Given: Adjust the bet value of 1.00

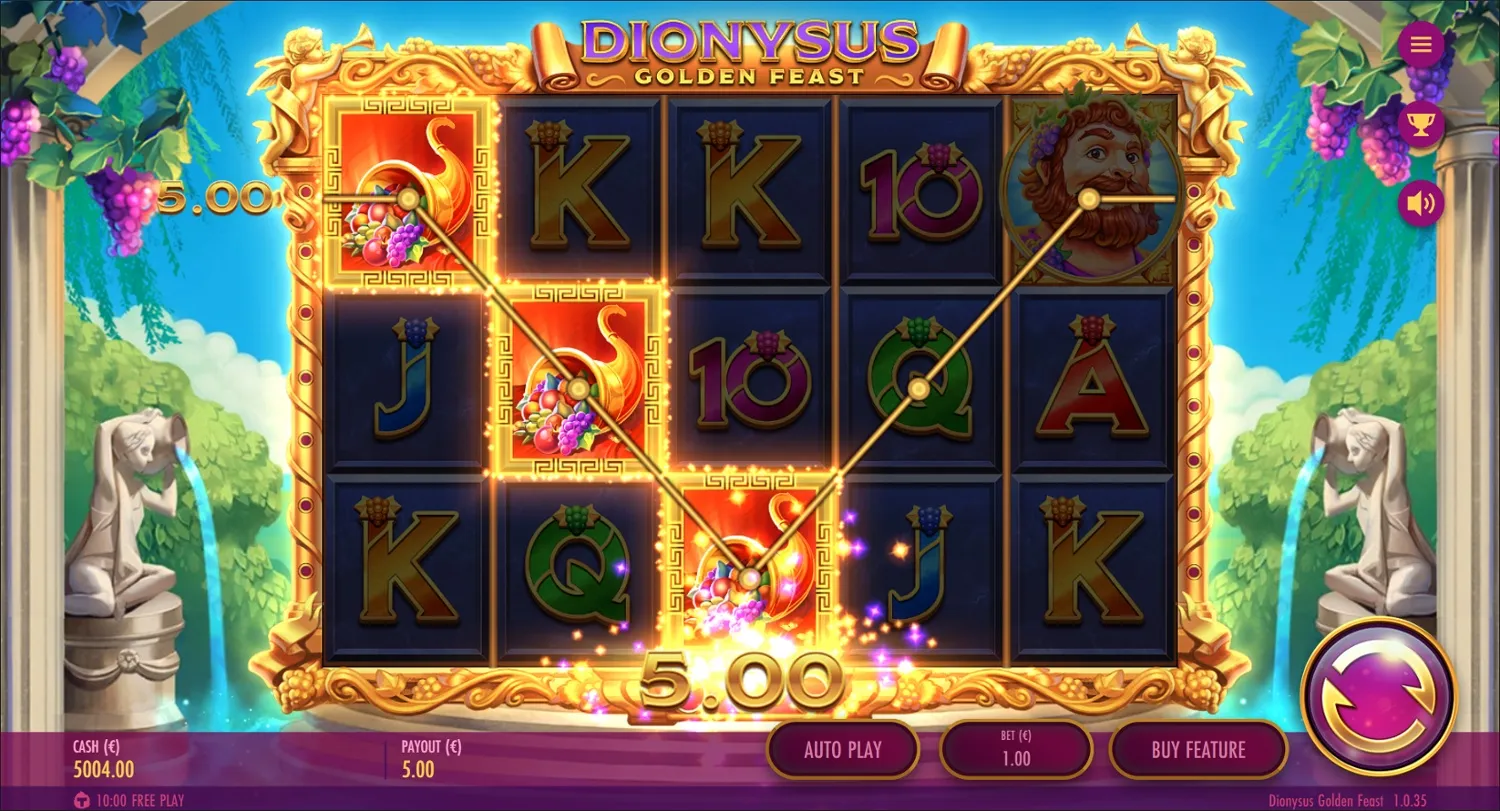Looking at the screenshot, I should click(x=1016, y=757).
